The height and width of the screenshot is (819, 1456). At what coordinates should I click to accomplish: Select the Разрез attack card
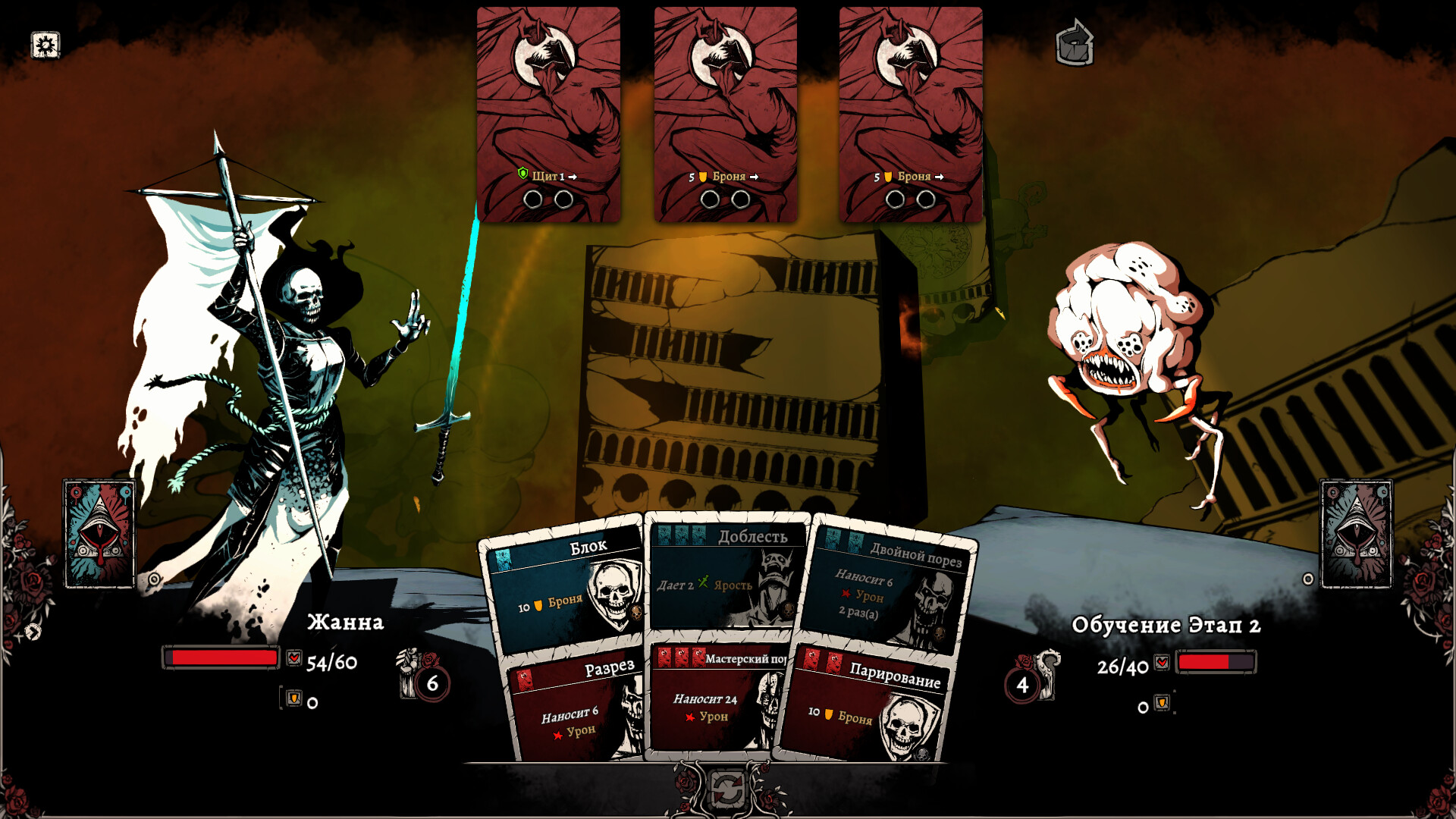click(576, 709)
